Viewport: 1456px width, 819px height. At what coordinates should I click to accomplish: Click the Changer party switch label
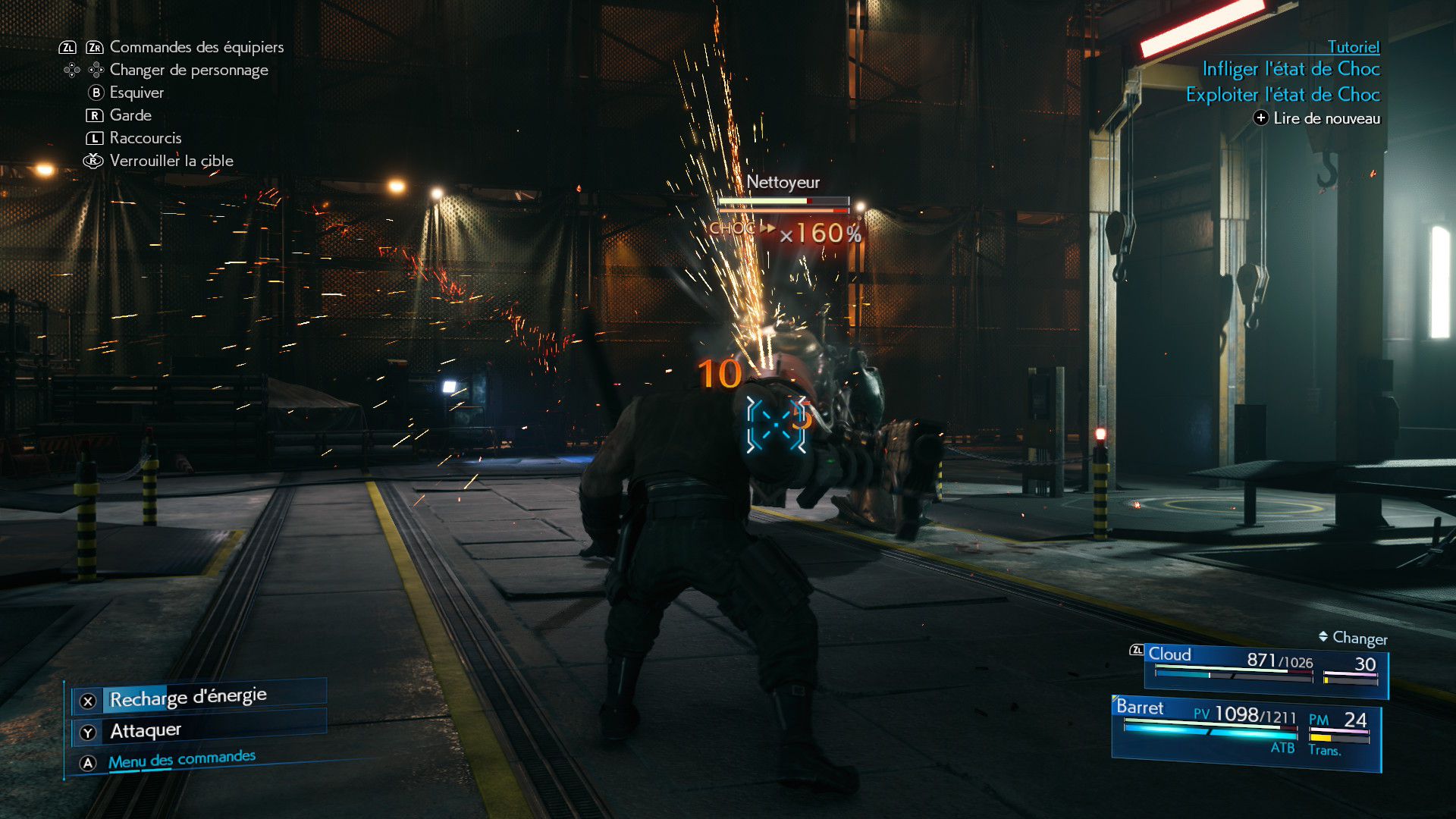[1359, 639]
